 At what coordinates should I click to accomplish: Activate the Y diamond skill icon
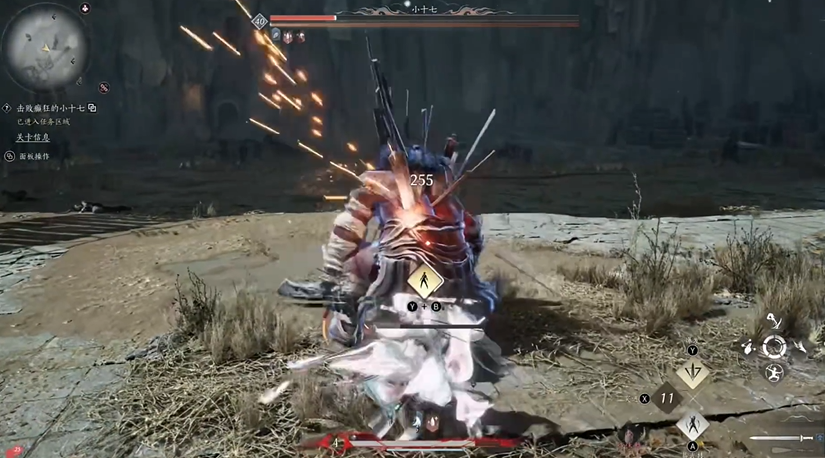(692, 374)
